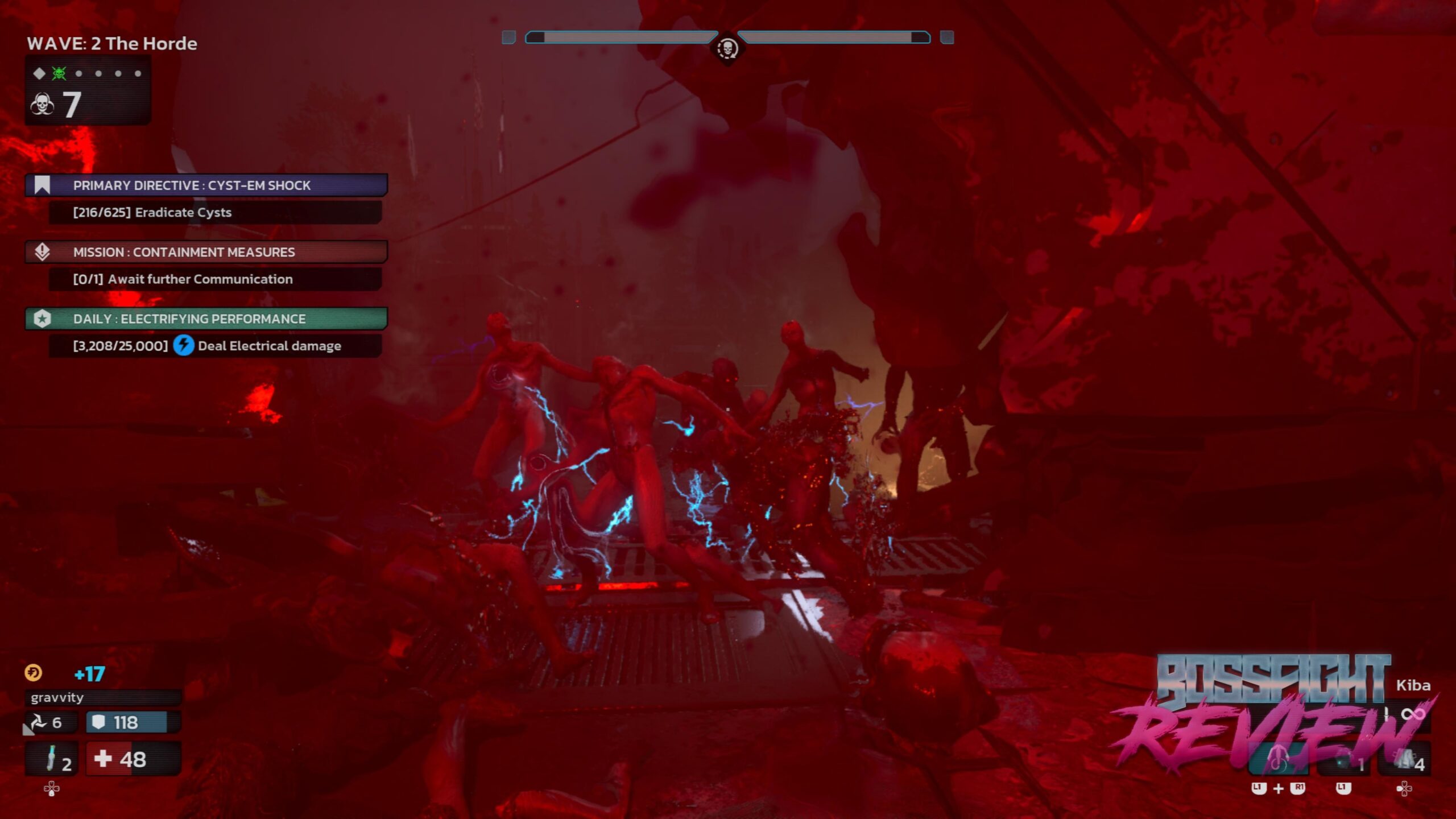The width and height of the screenshot is (1456, 819).
Task: Open the Containment Measures mission tracker
Action: tap(206, 252)
